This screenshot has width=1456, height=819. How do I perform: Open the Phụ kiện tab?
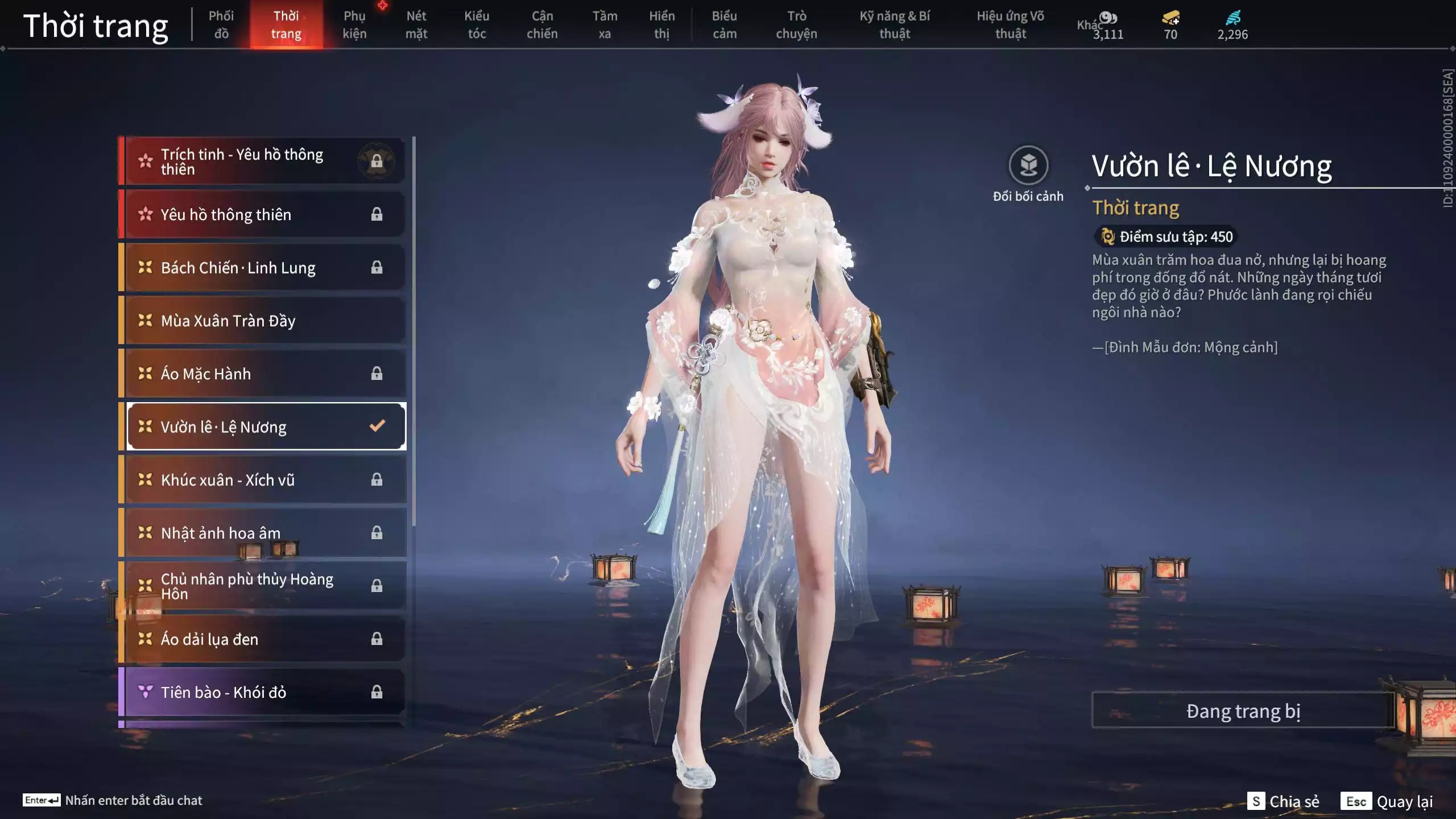pos(354,25)
